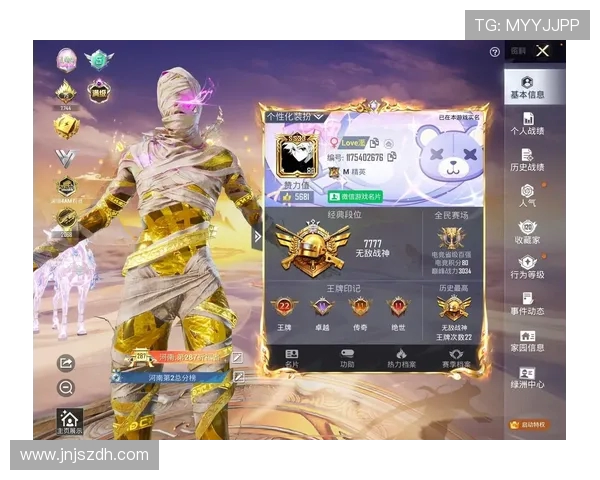Click the player avatar portrait

point(296,155)
